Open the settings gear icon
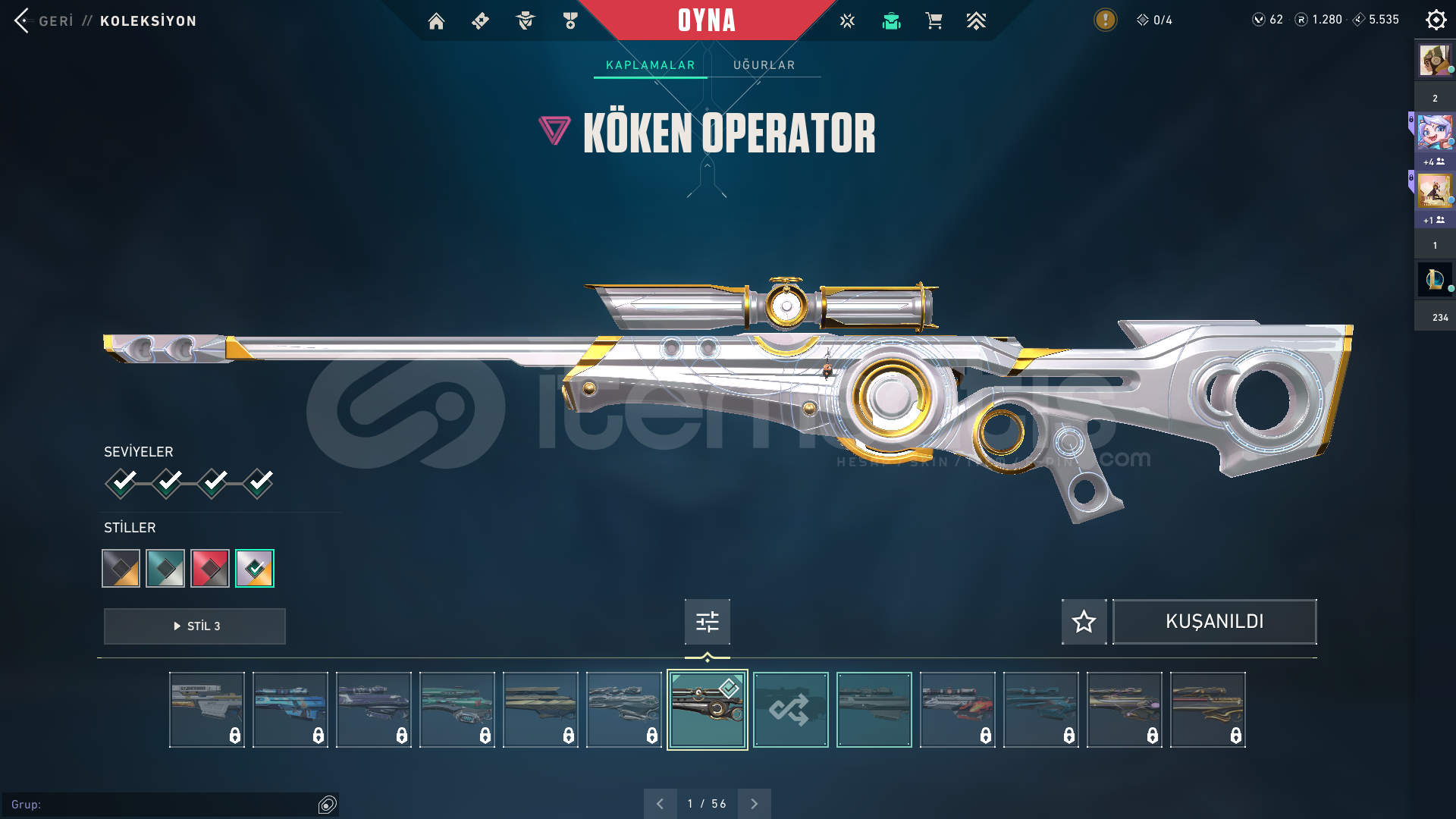The width and height of the screenshot is (1456, 819). [x=1436, y=20]
